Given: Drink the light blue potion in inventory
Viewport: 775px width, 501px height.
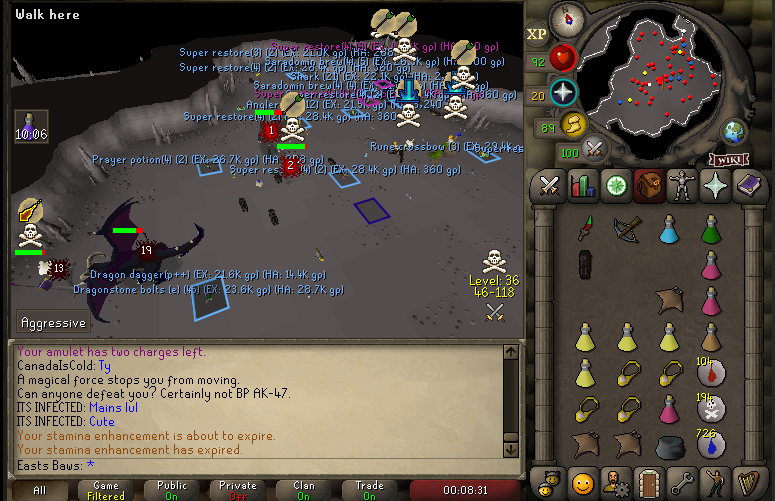Looking at the screenshot, I should [x=669, y=229].
